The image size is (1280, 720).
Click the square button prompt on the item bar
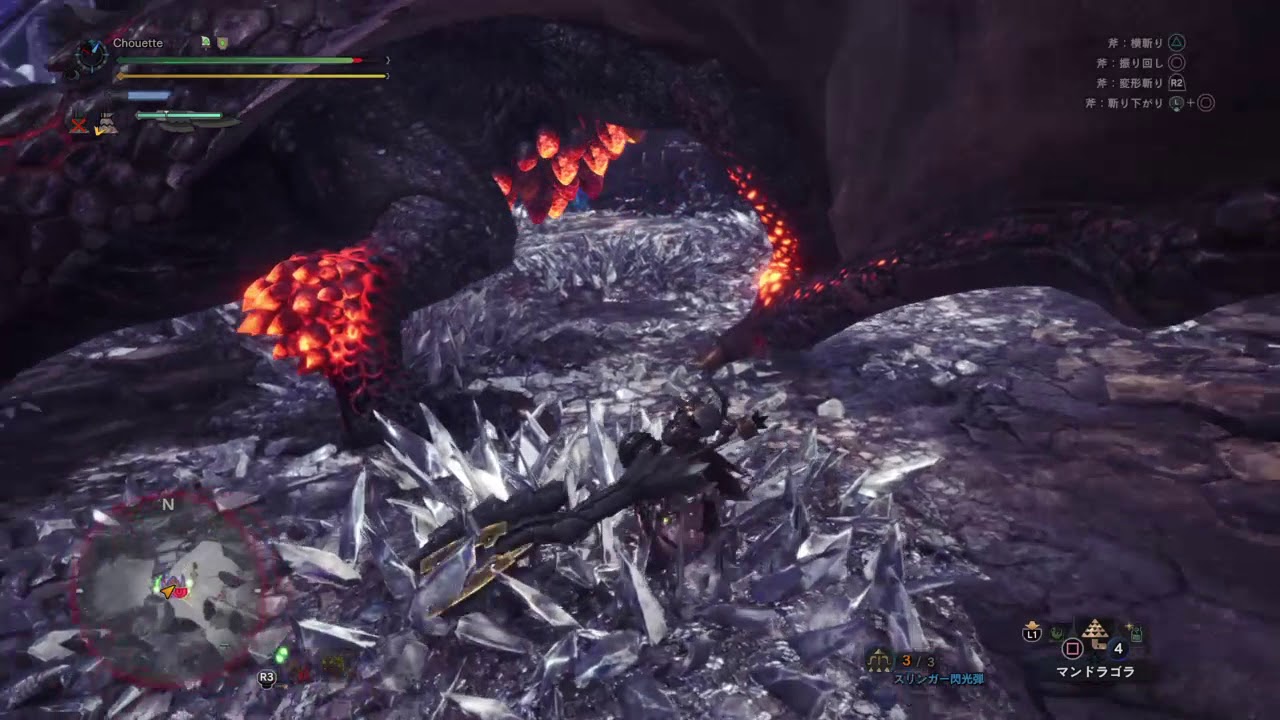1072,648
